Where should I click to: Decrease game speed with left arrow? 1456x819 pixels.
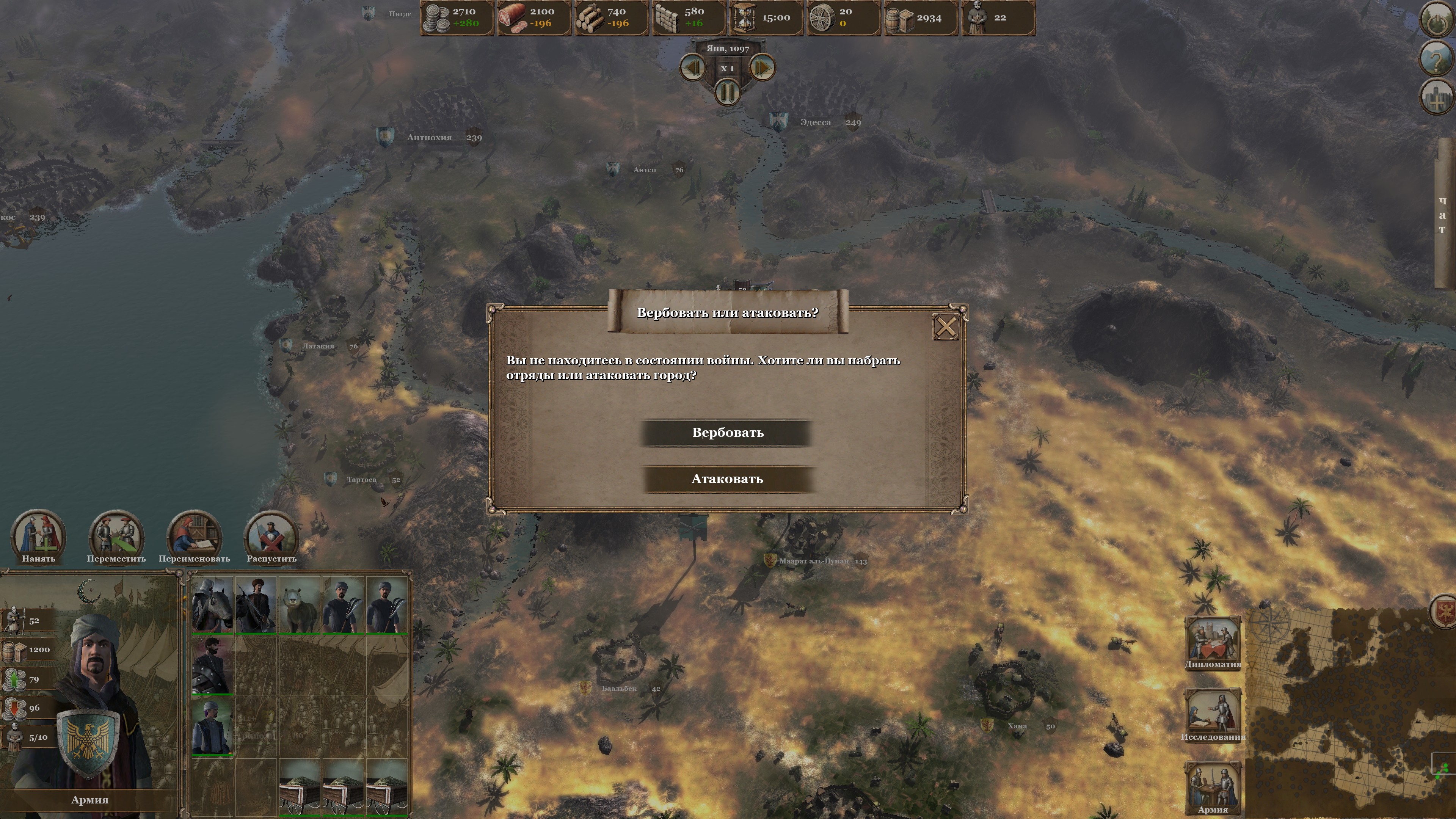coord(693,68)
